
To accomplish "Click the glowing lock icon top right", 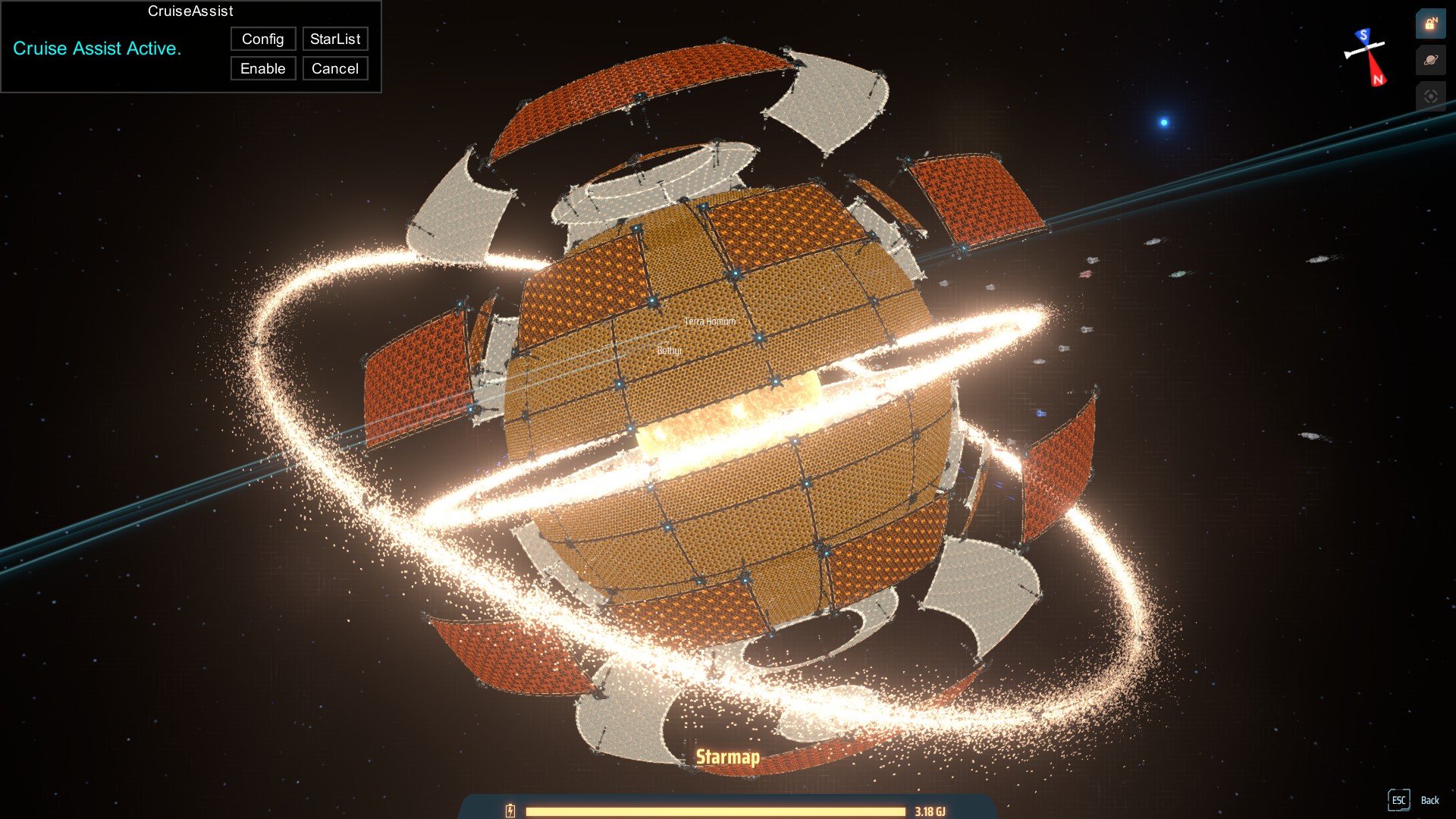I will click(1430, 24).
